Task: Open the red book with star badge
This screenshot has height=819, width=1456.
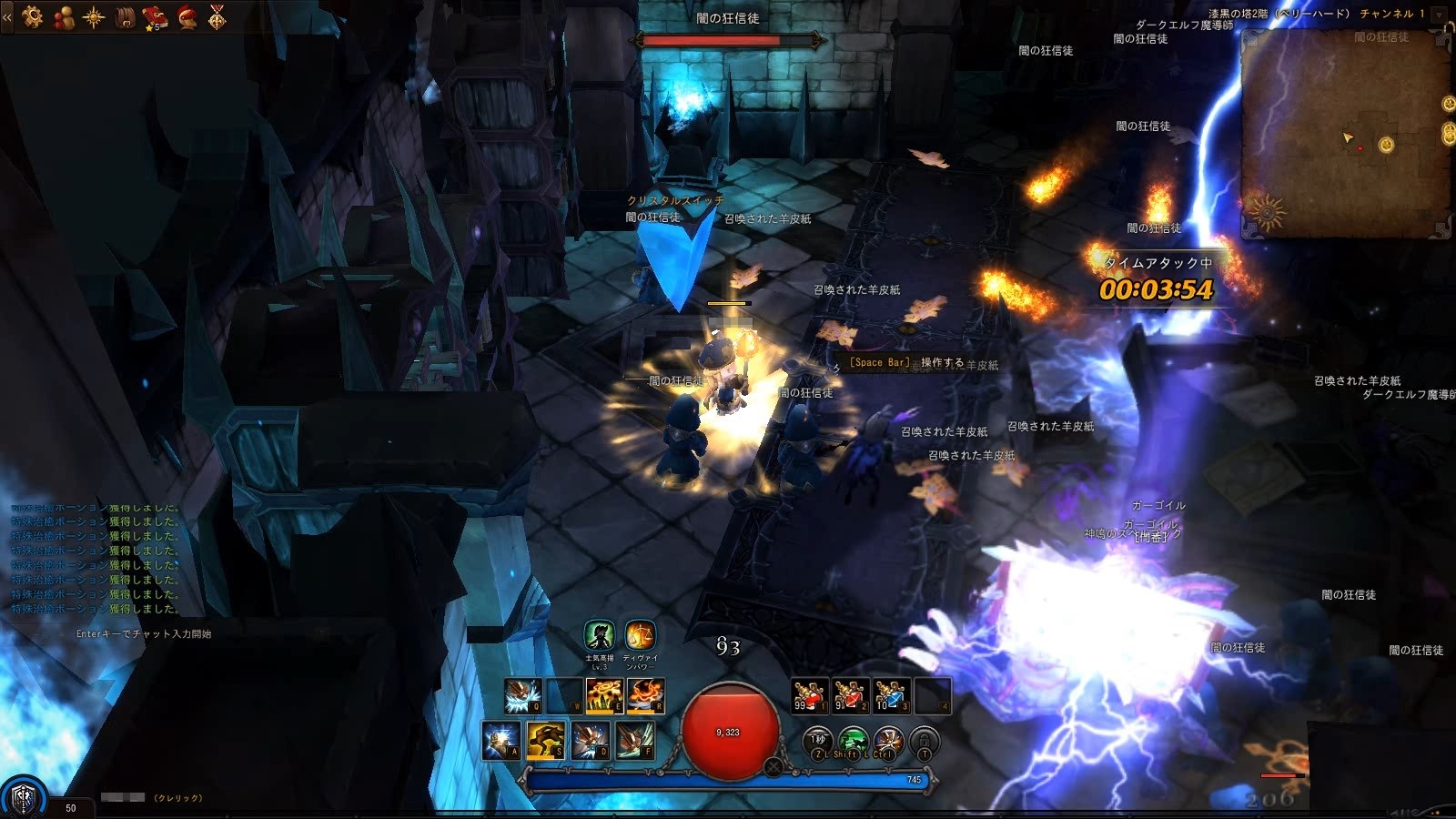Action: tap(156, 16)
